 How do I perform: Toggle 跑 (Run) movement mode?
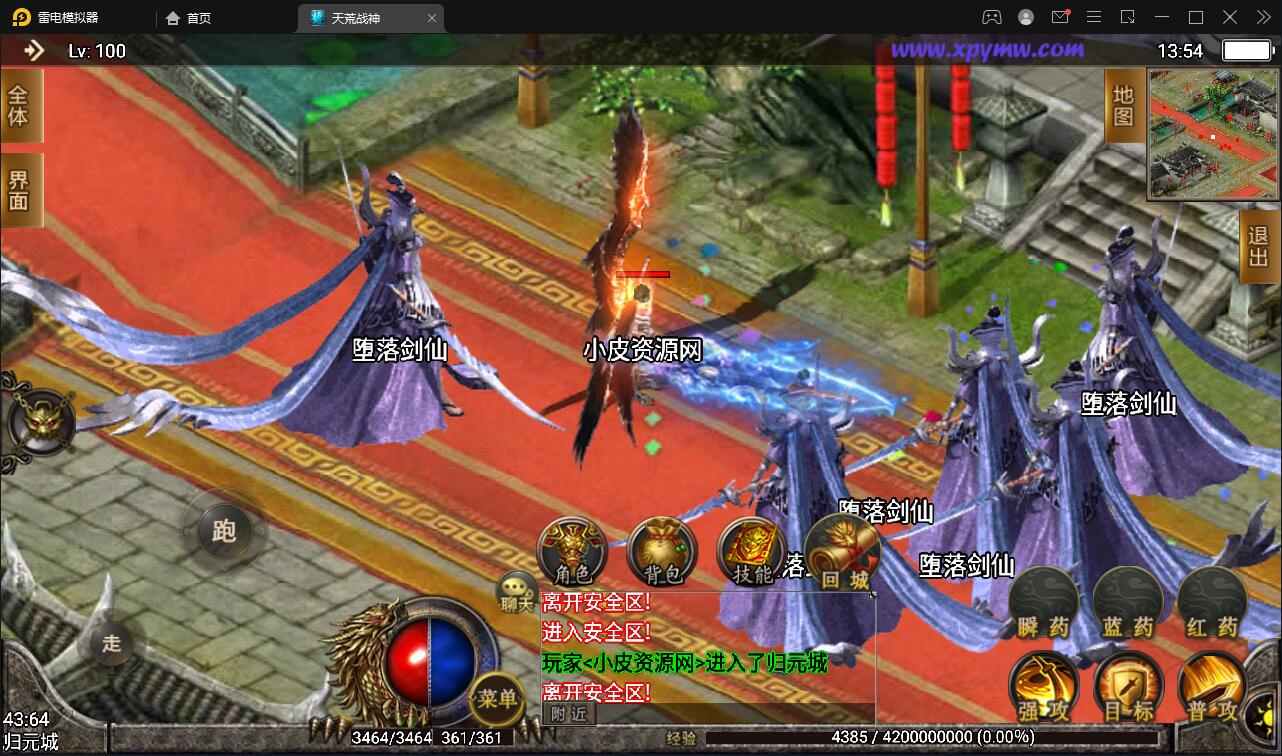click(224, 532)
